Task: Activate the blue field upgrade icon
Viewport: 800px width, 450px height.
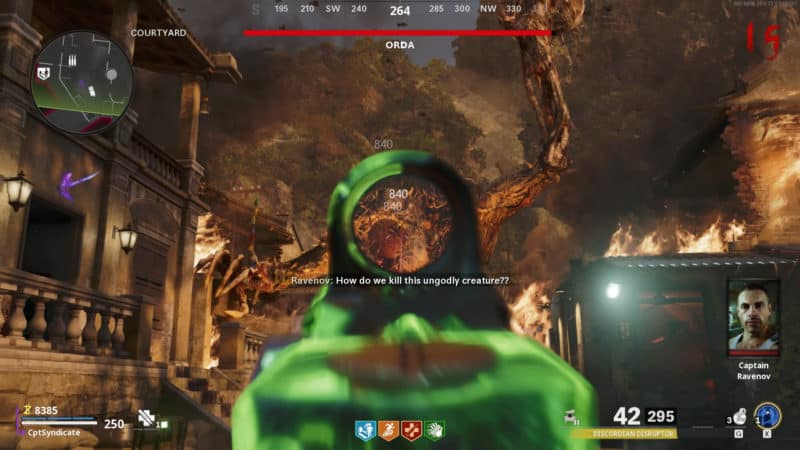Action: (768, 416)
